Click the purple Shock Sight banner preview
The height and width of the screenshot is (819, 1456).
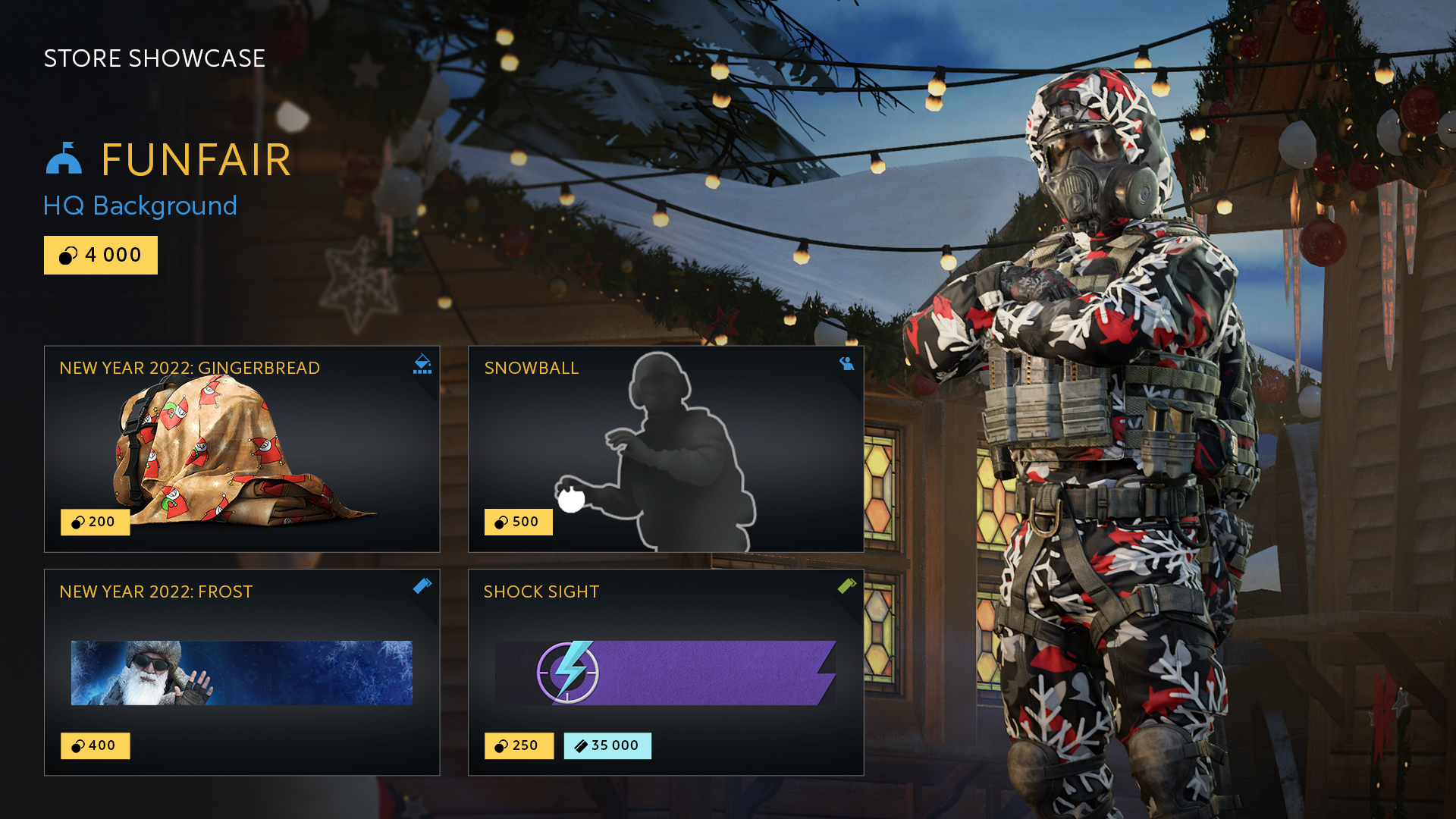tap(666, 672)
